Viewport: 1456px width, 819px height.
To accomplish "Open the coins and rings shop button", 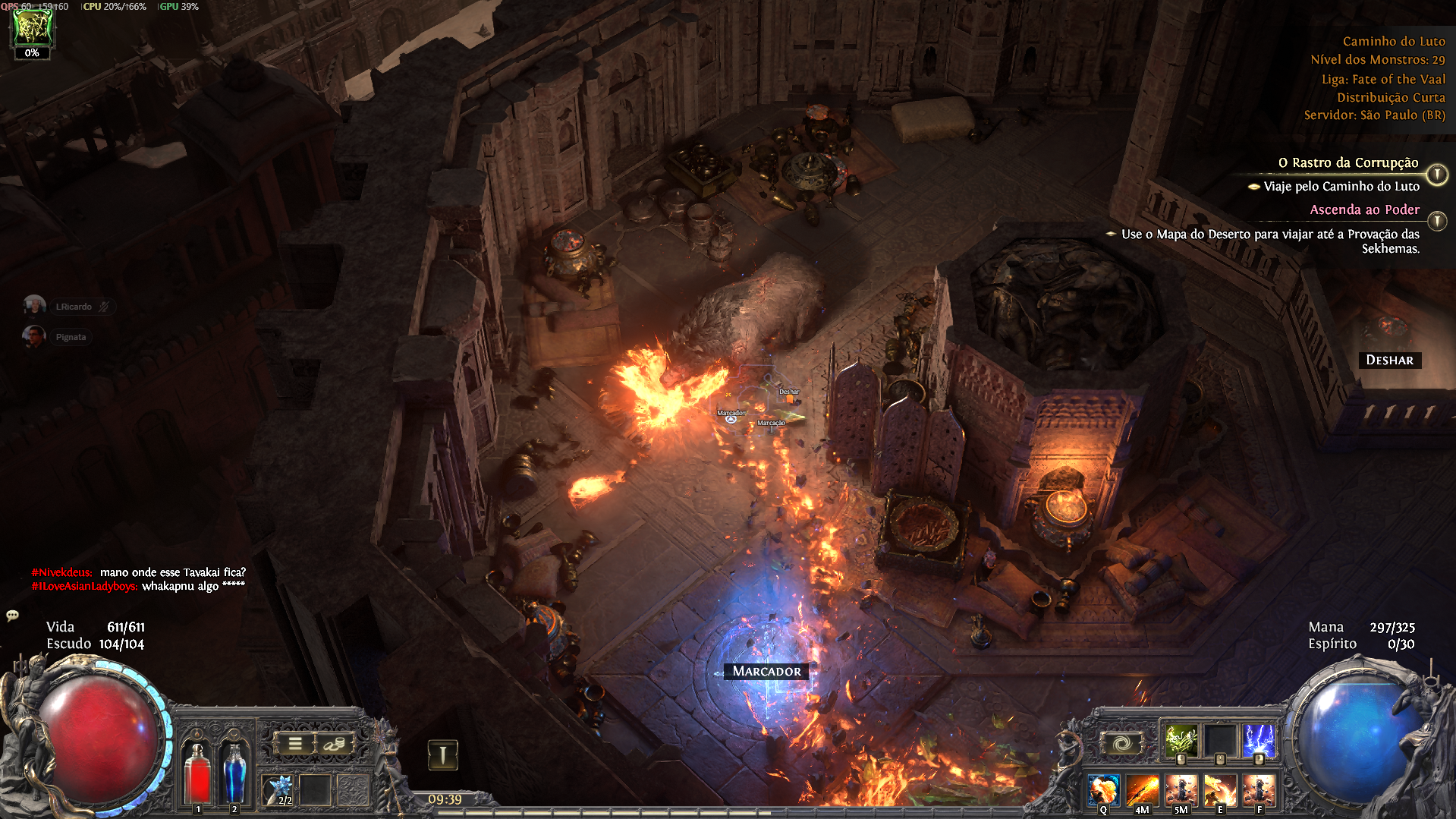I will 333,744.
